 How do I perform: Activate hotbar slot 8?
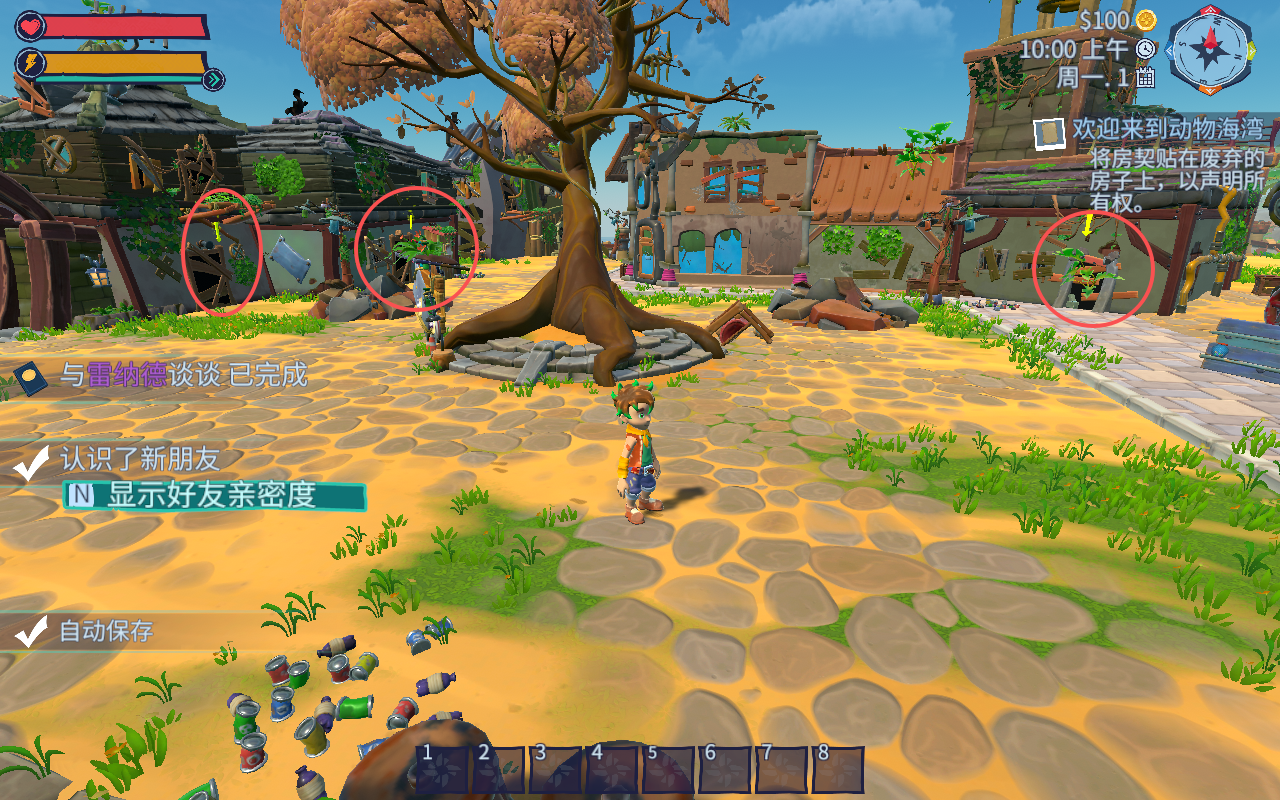tap(838, 770)
